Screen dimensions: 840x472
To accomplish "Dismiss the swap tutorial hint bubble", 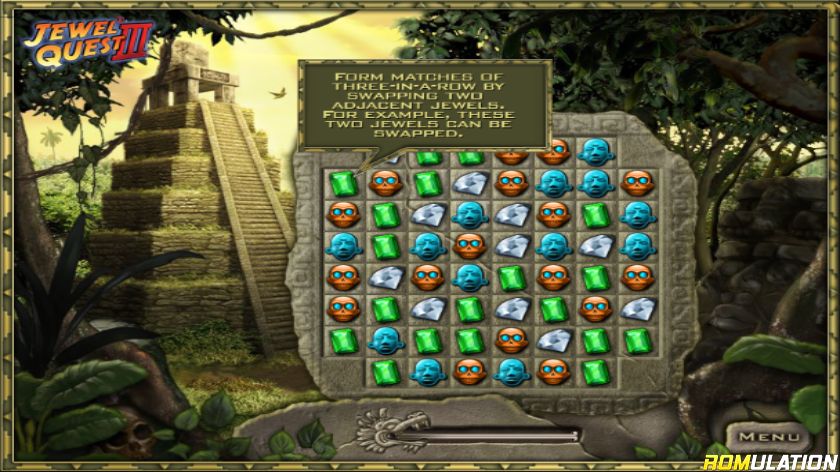I will pyautogui.click(x=425, y=104).
